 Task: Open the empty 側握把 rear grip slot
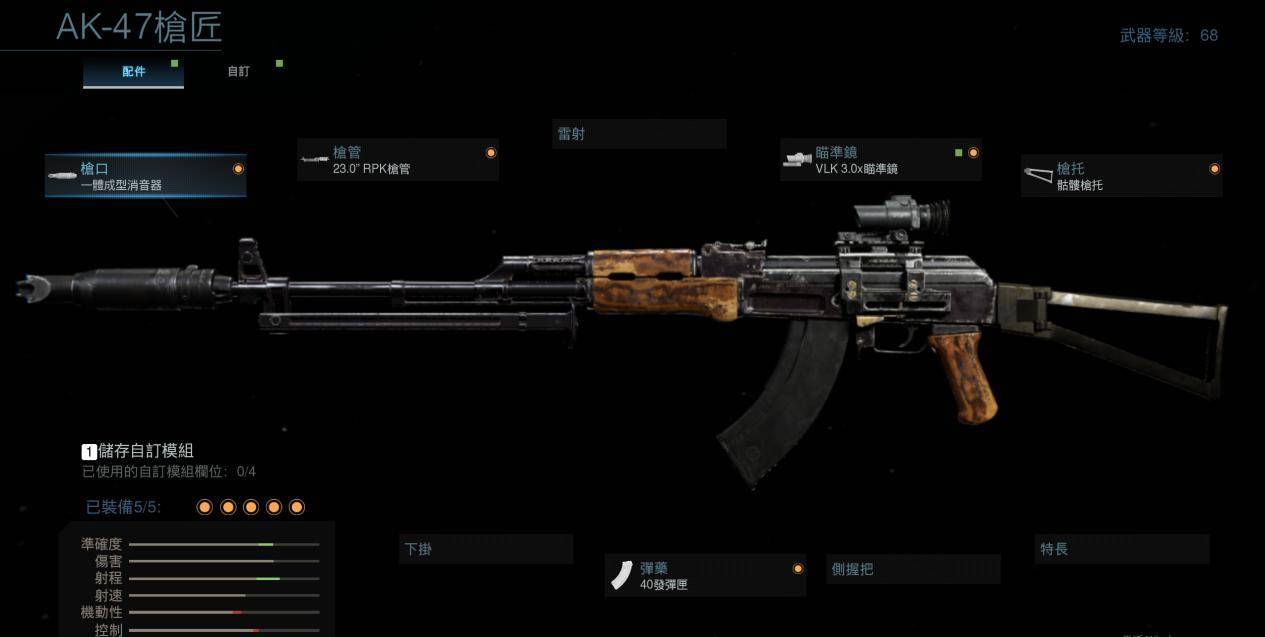(914, 569)
